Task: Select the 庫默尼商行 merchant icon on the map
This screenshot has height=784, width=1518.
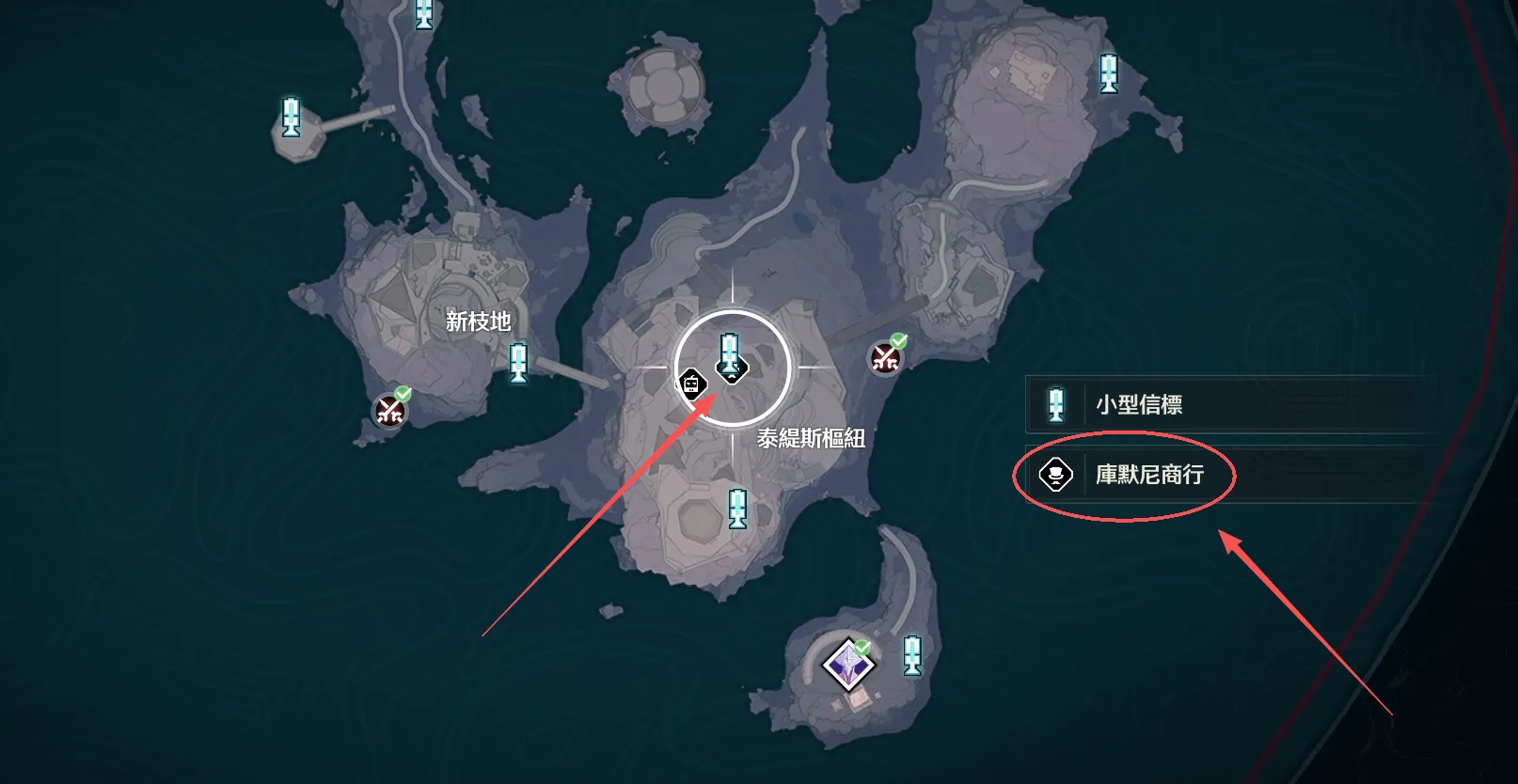Action: [692, 382]
